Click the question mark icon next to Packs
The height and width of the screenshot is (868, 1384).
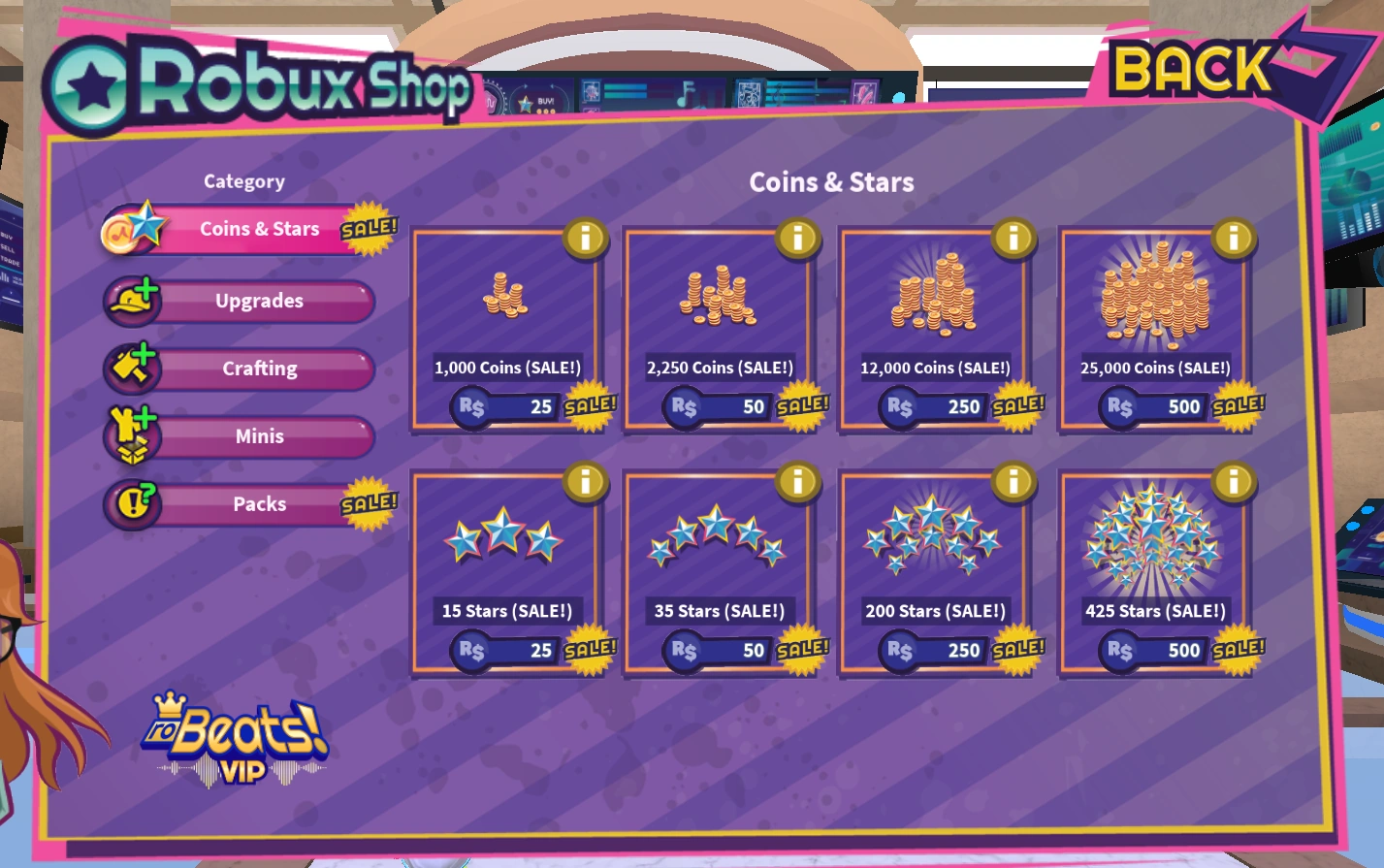pyautogui.click(x=132, y=502)
